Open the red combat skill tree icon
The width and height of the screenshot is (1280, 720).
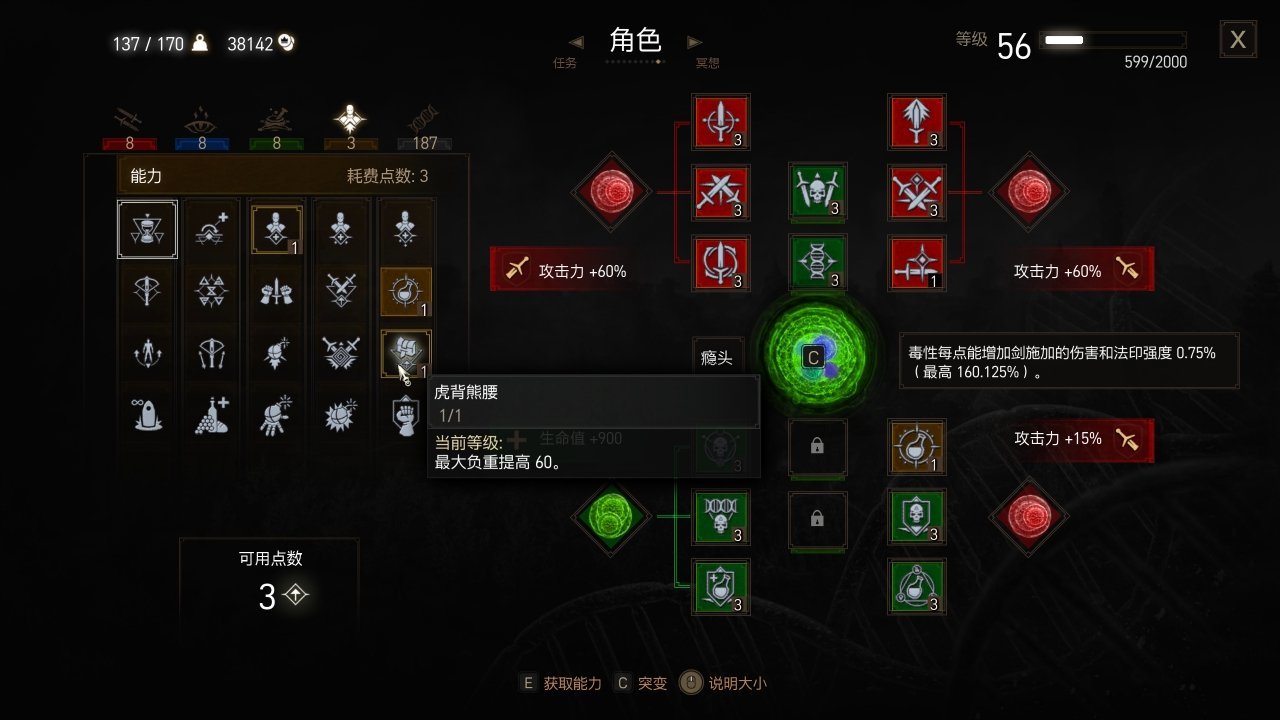(127, 120)
